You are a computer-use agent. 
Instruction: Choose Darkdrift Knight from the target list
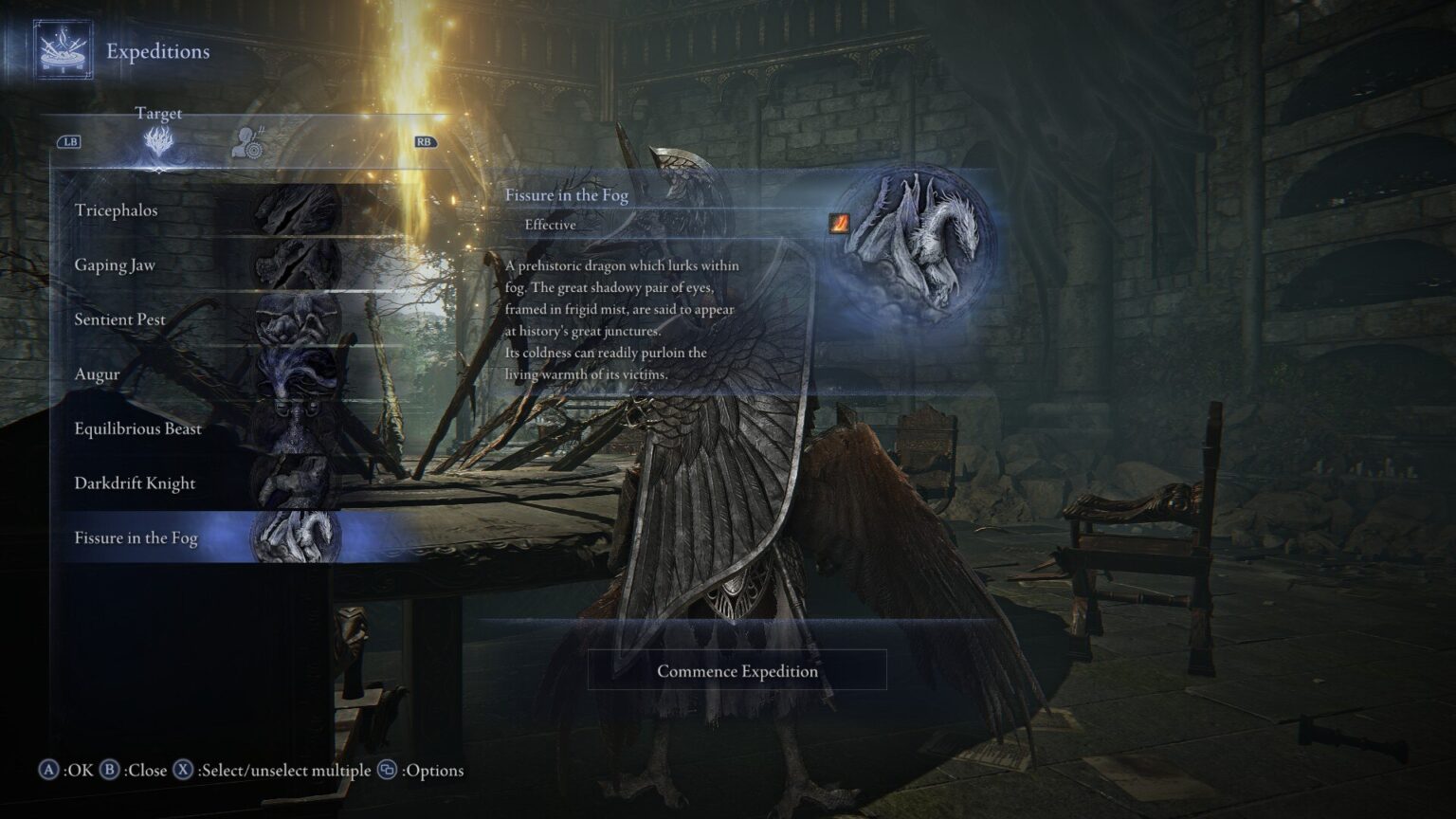(135, 482)
